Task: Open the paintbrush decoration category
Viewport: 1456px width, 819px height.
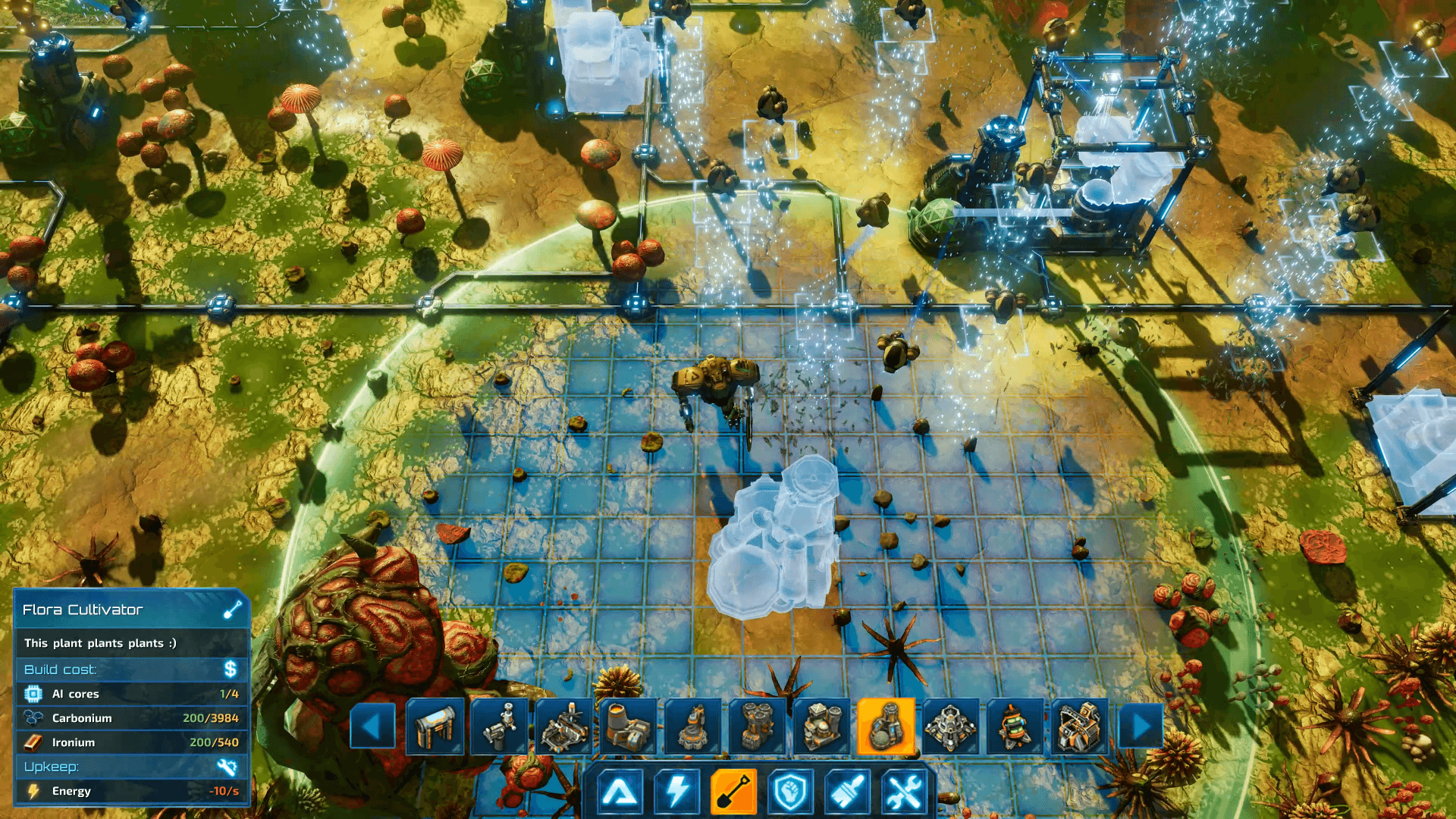Action: [x=847, y=792]
